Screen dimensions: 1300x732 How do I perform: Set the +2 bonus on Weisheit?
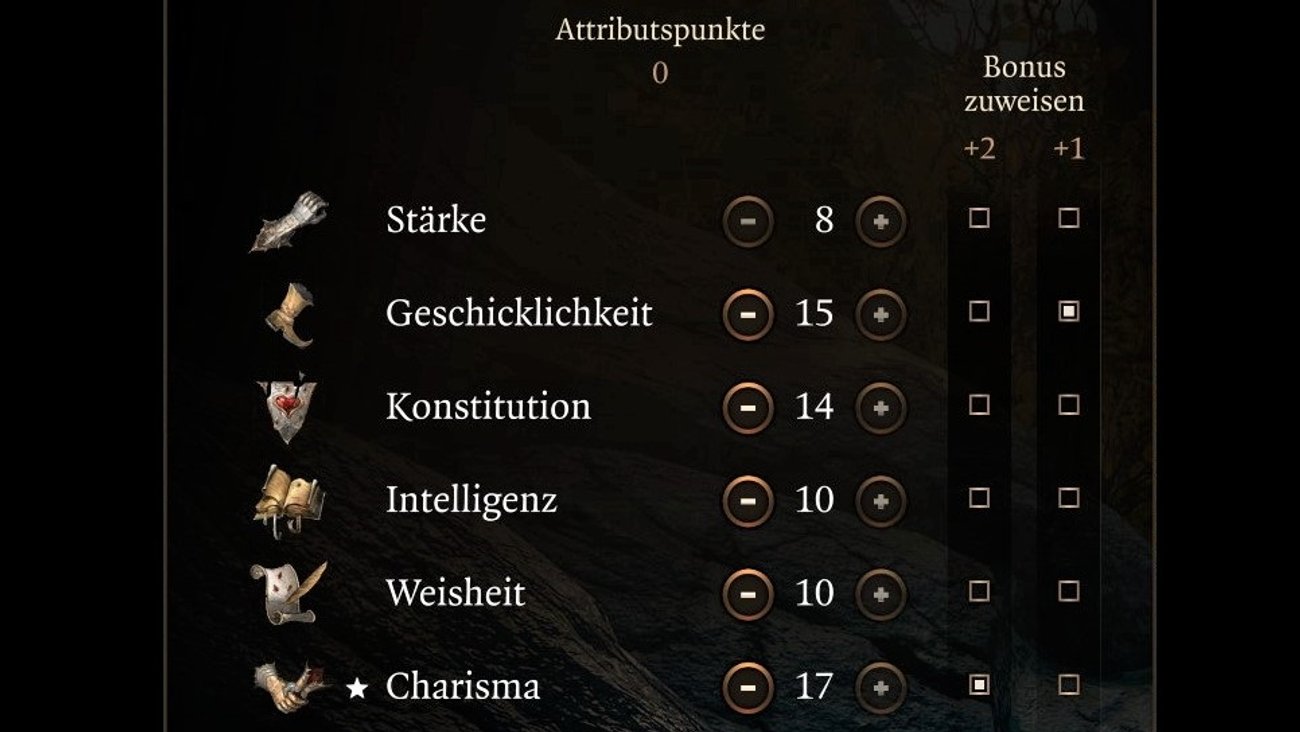(979, 592)
